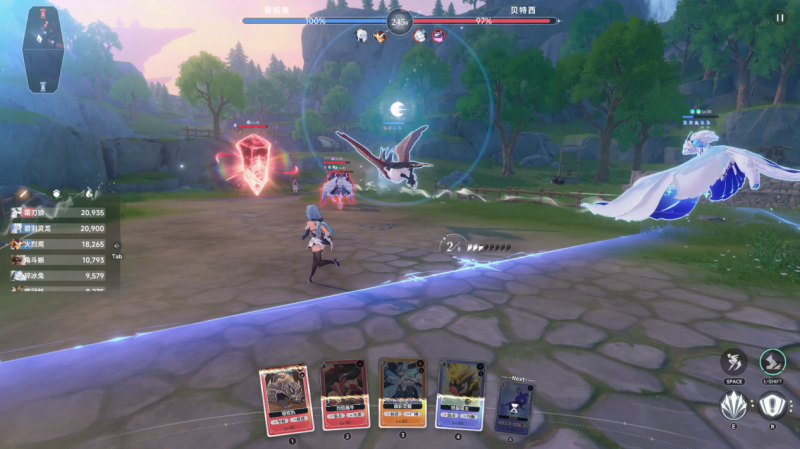The width and height of the screenshot is (800, 449).
Task: Select the purple-framed yellow creature card
Action: [x=460, y=394]
